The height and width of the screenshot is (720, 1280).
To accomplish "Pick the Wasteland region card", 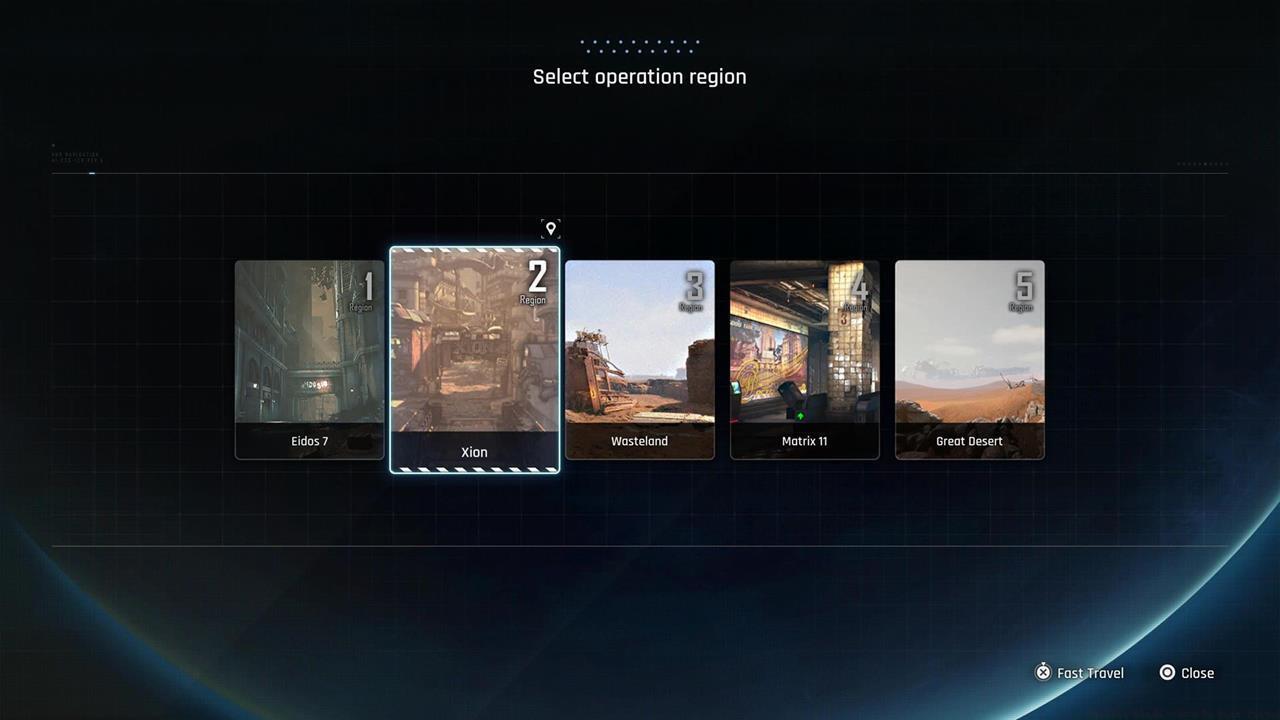I will coord(640,360).
